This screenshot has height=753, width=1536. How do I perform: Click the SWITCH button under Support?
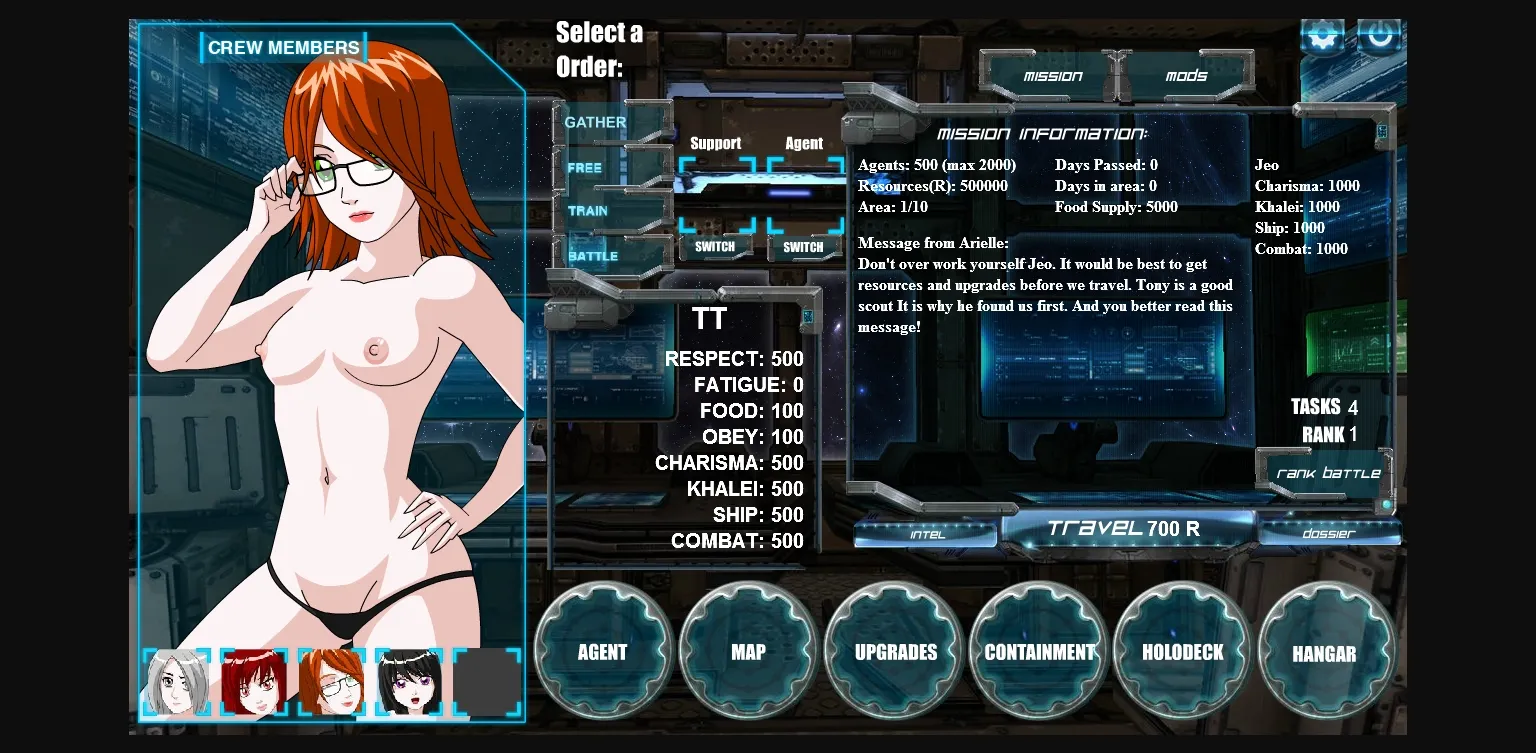(715, 247)
